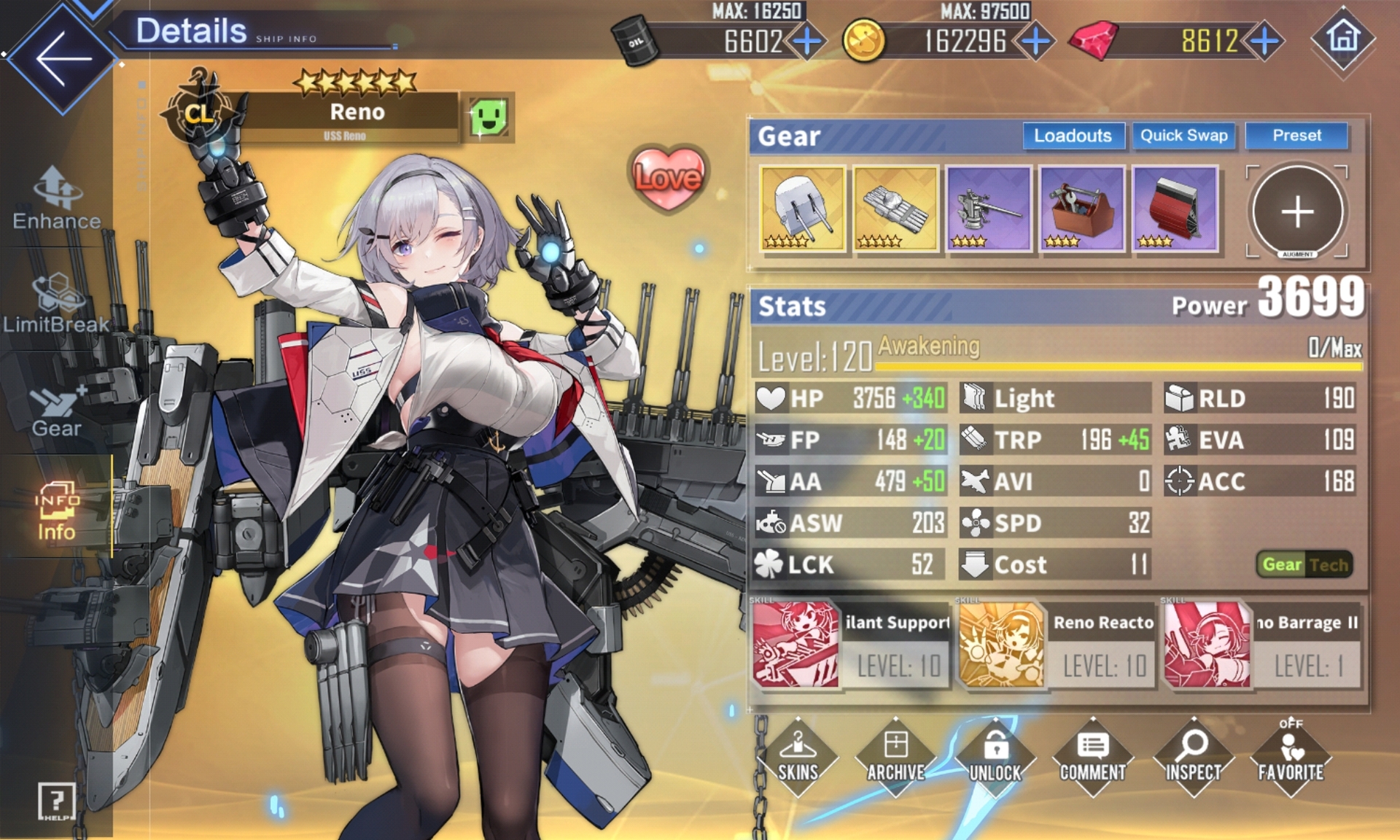Click the Quick Swap button
The width and height of the screenshot is (1400, 840).
click(1183, 136)
